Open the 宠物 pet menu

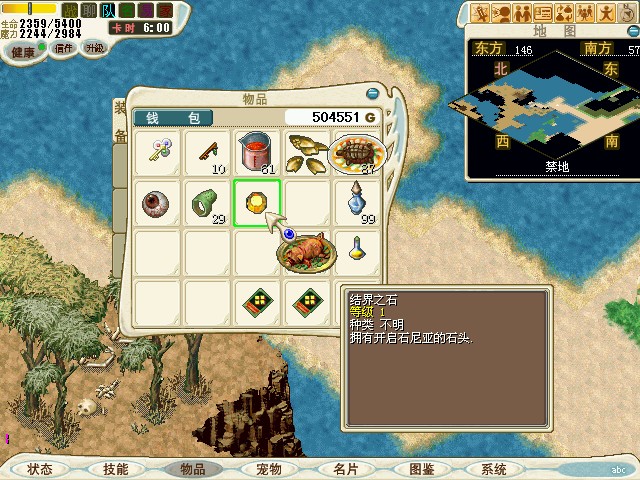click(x=269, y=469)
